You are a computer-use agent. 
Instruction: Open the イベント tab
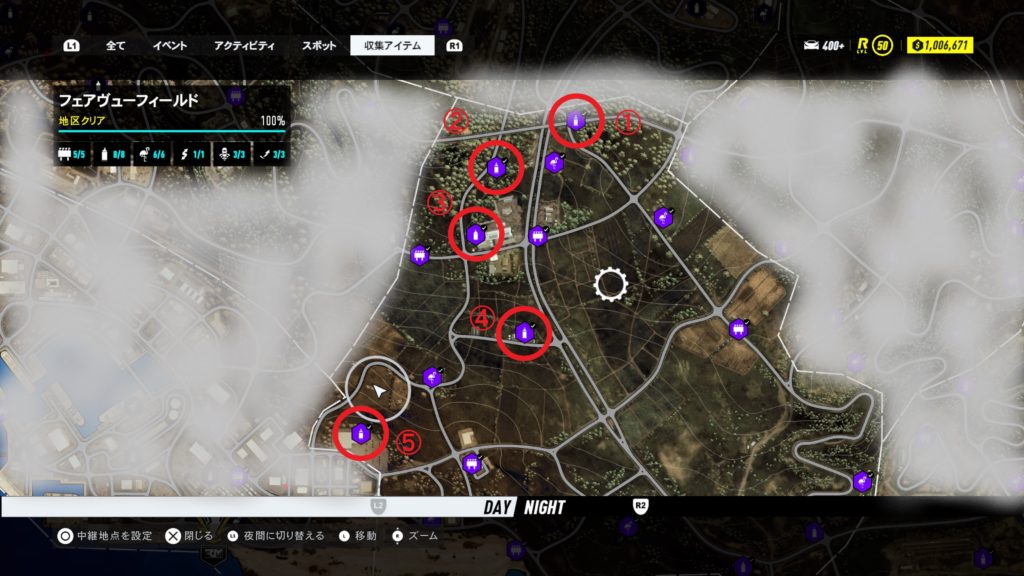point(170,45)
